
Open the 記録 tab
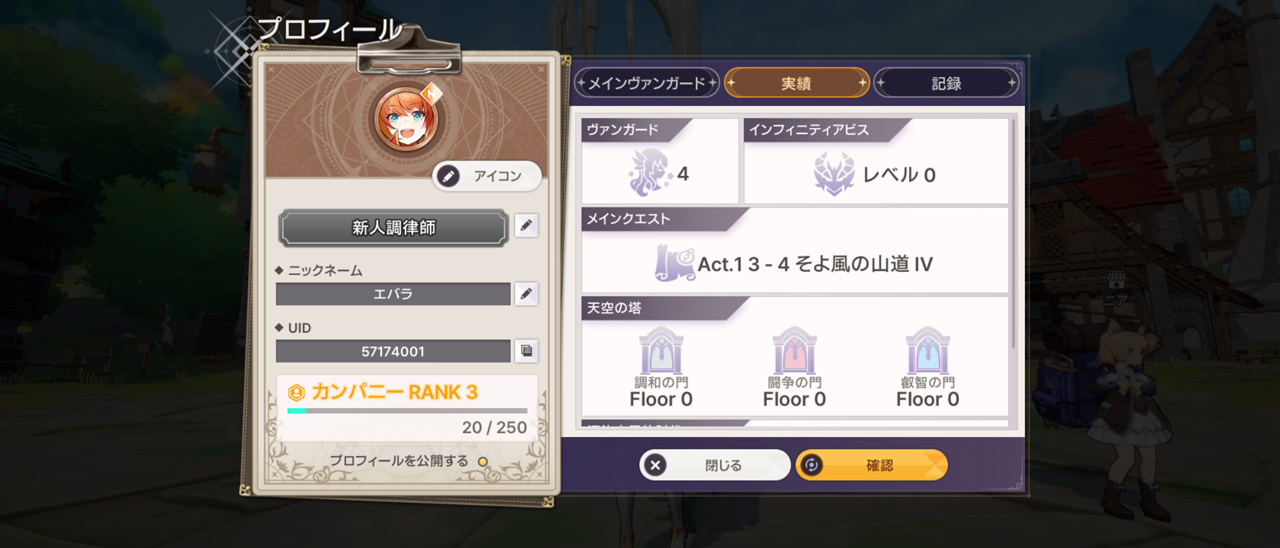946,83
